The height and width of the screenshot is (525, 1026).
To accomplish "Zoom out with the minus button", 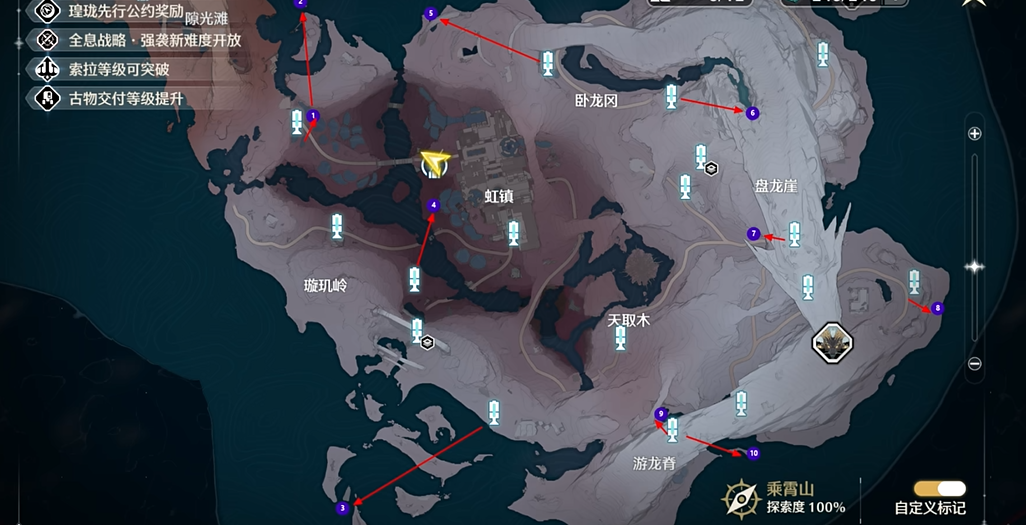I will 975,363.
